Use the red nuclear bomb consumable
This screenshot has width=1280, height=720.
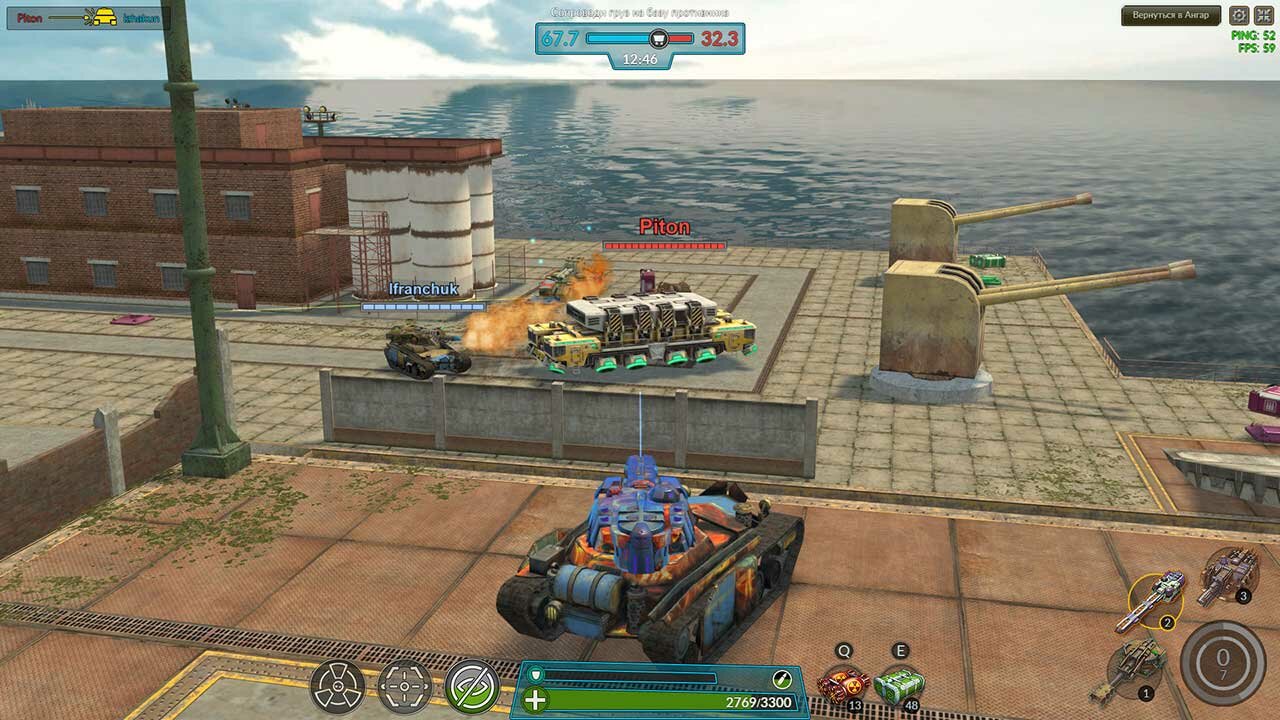842,685
